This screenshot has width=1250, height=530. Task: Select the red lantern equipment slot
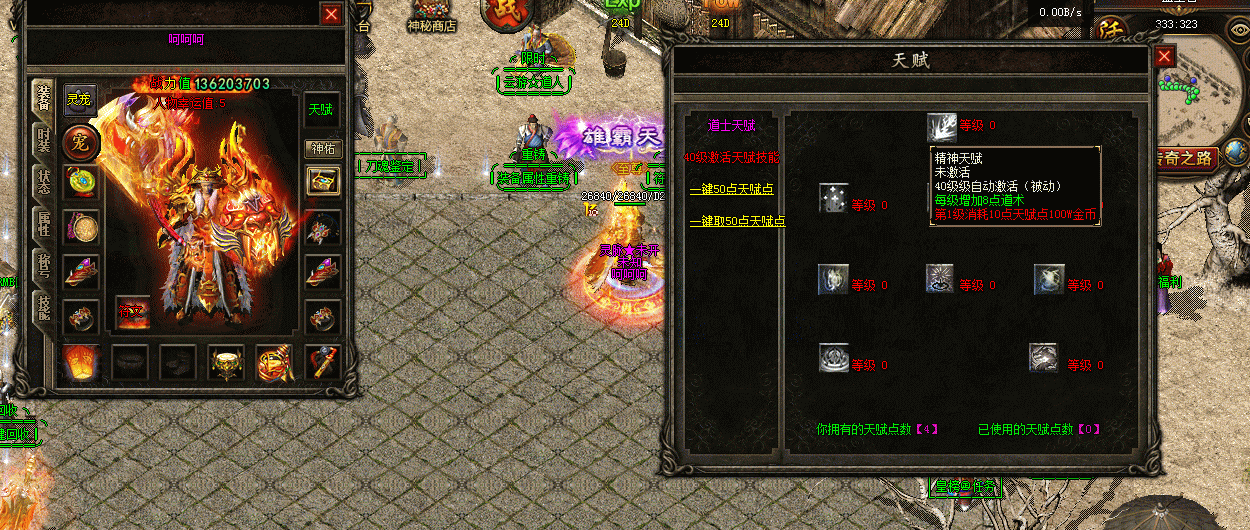pyautogui.click(x=80, y=361)
